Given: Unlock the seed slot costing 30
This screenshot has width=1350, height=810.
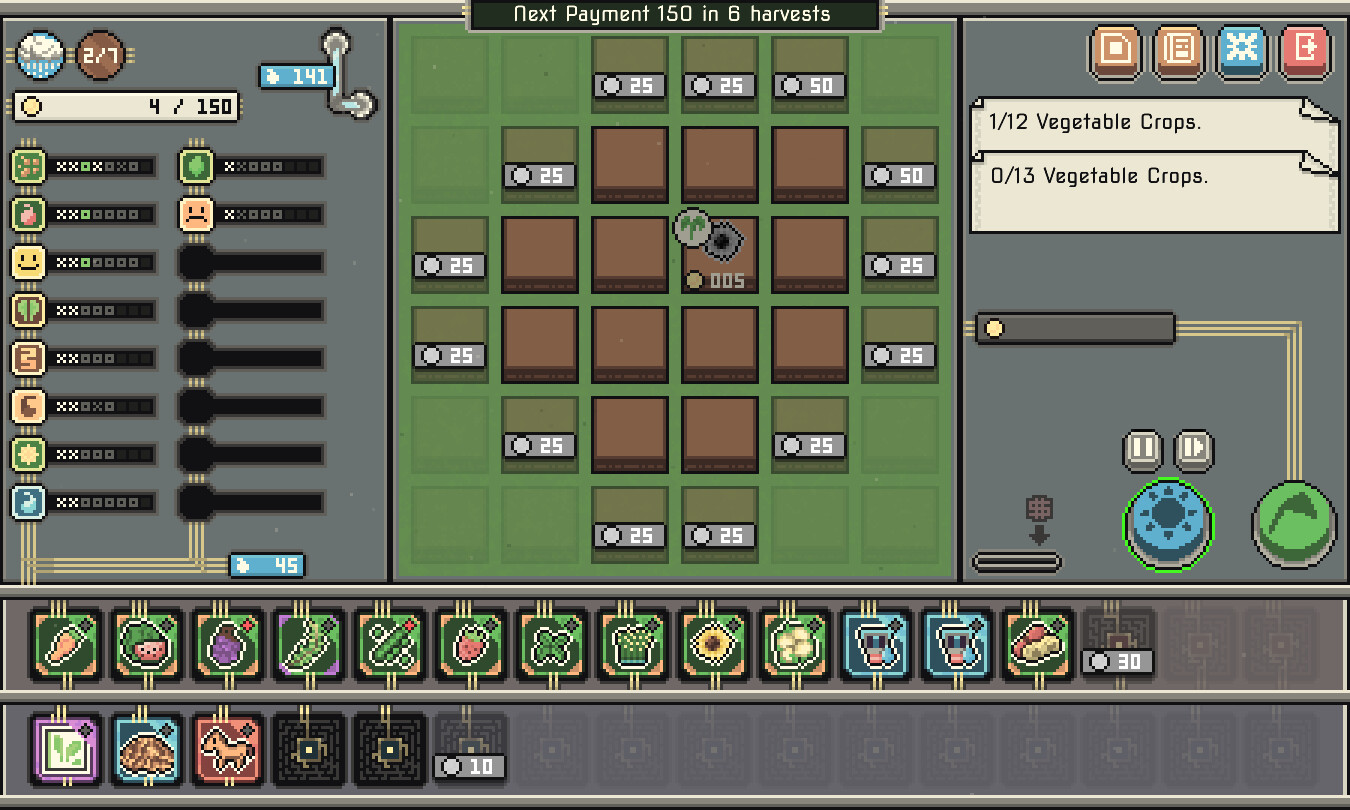Looking at the screenshot, I should pos(1117,646).
